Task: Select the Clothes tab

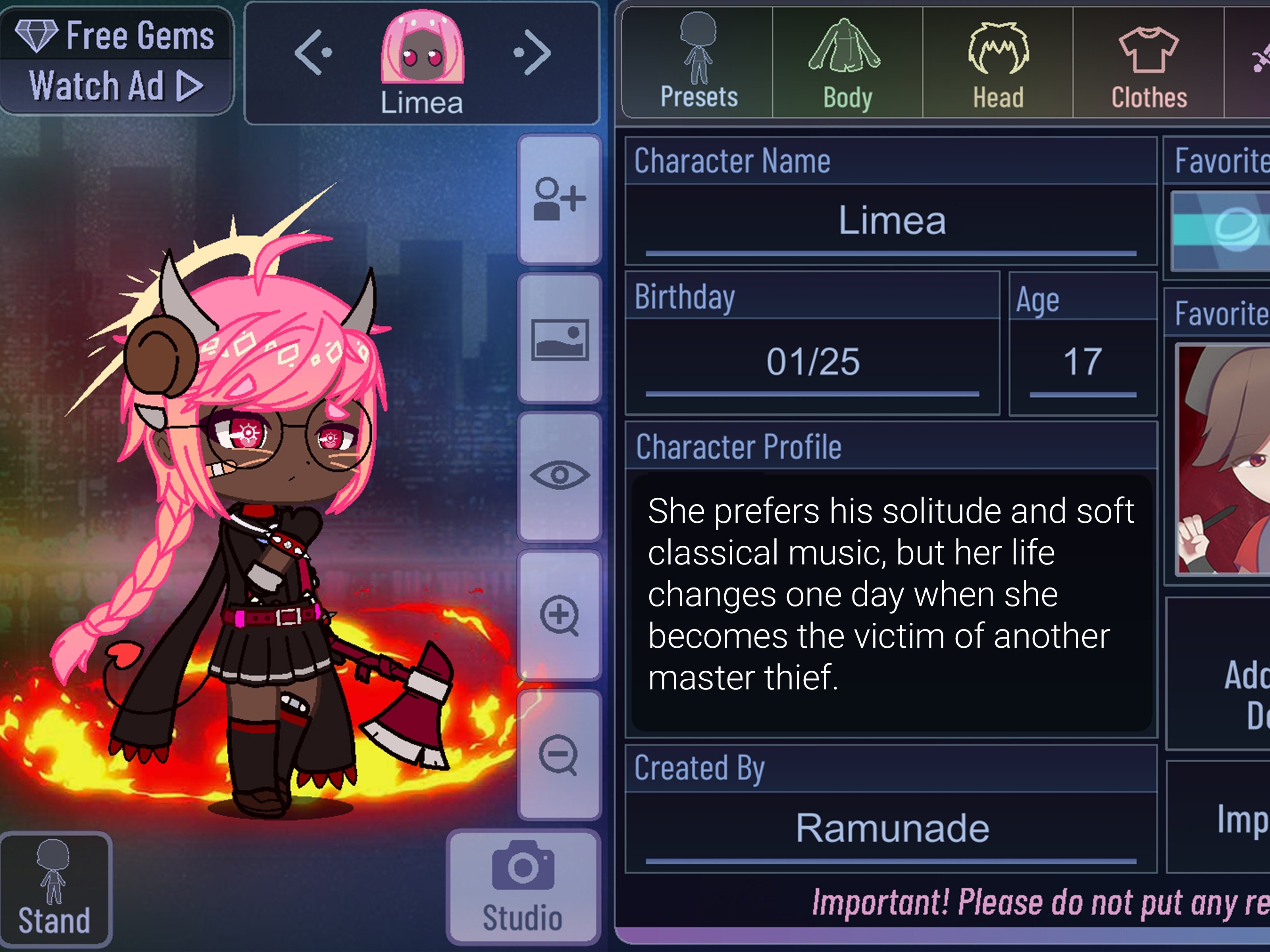Action: [1148, 63]
